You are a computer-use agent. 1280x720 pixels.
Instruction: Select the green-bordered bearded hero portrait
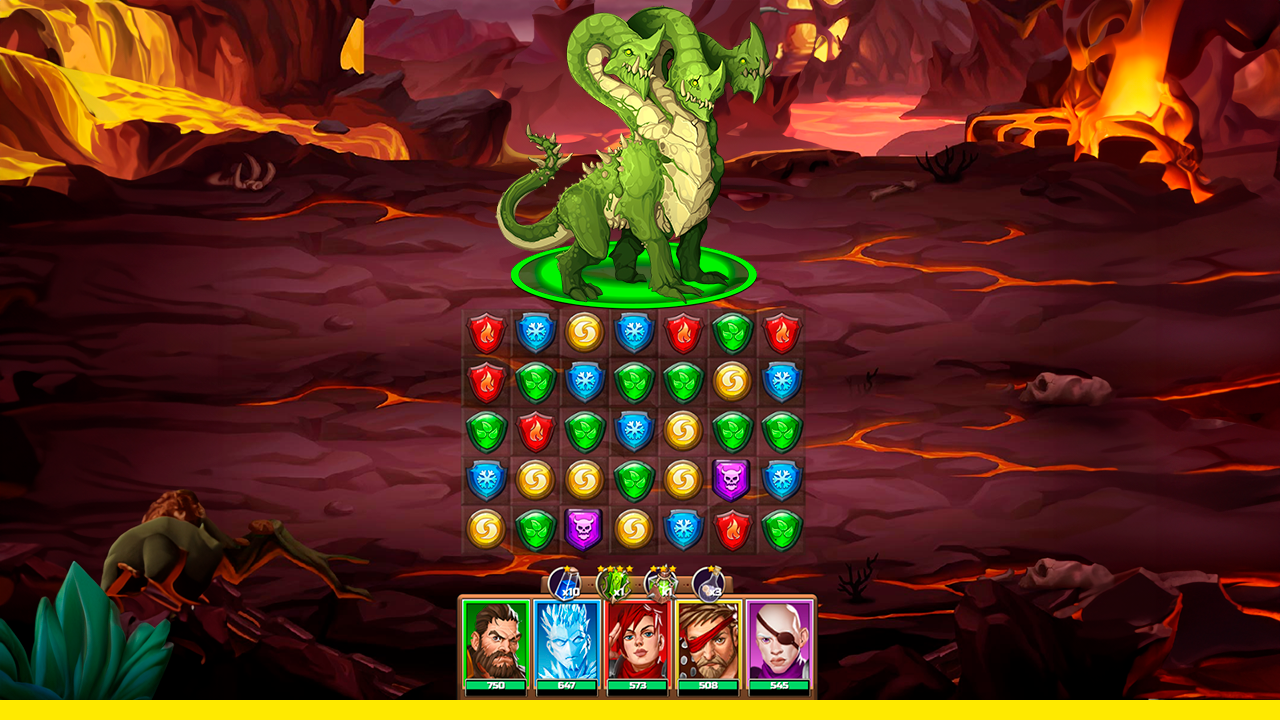point(495,640)
